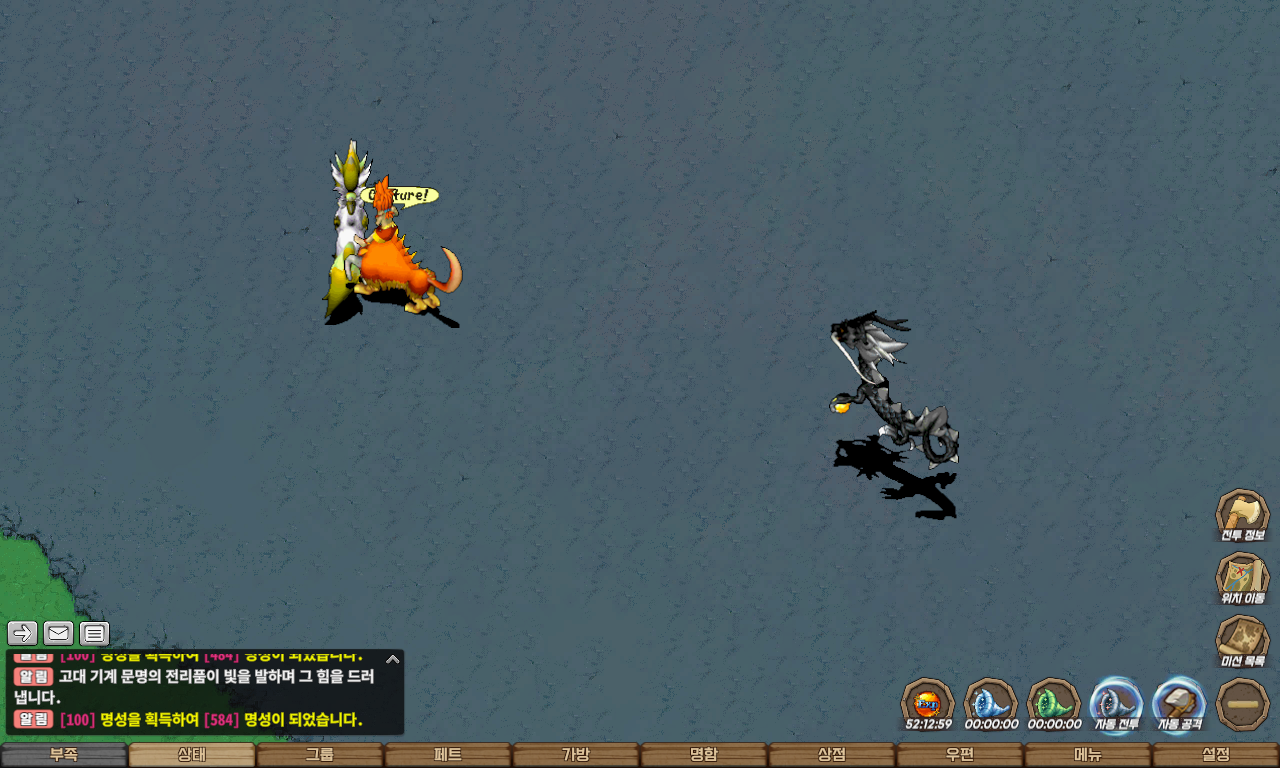Open the 우편 (Mail) menu
The width and height of the screenshot is (1280, 768).
960,755
